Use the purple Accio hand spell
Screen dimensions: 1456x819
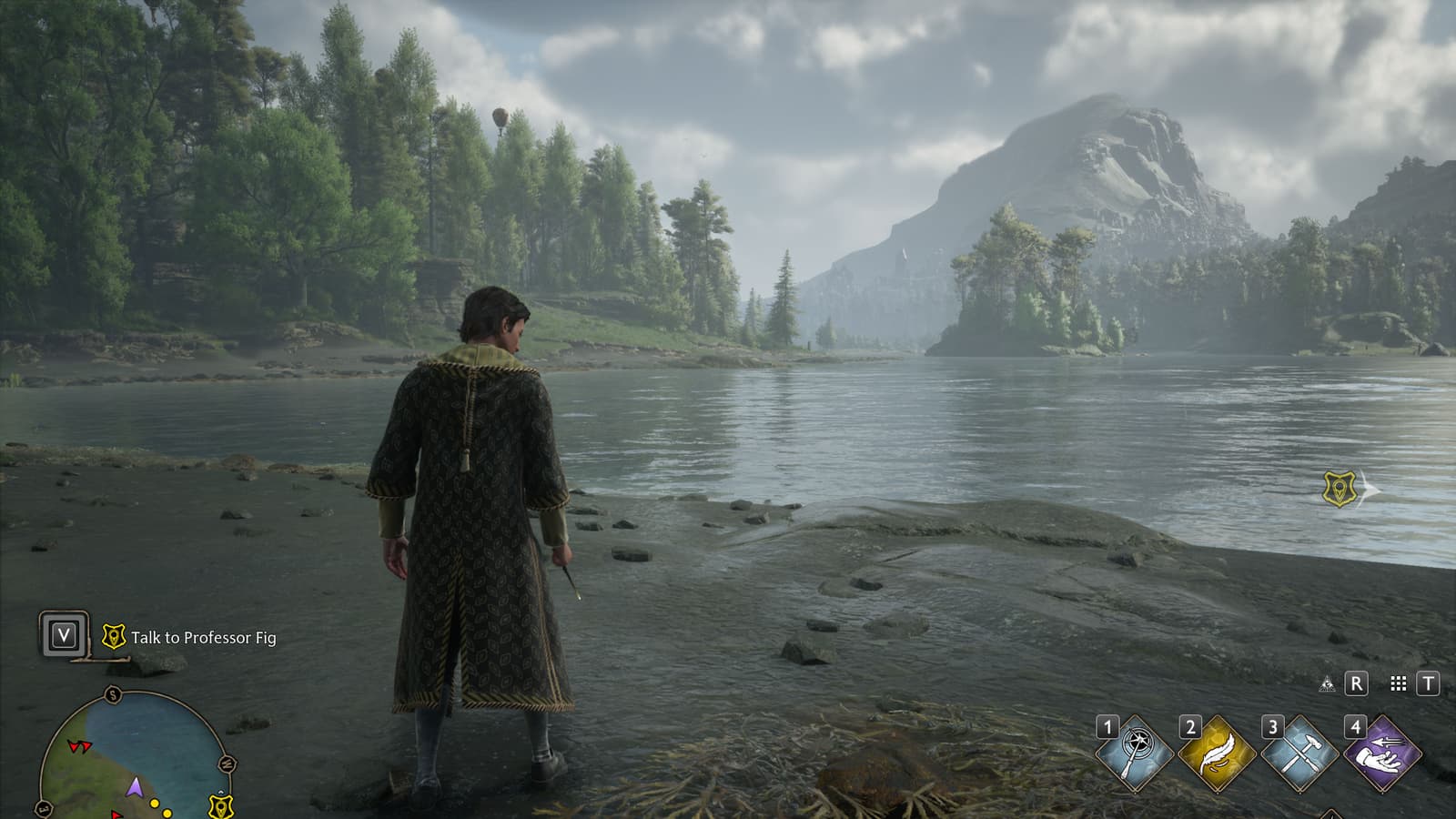(x=1382, y=754)
